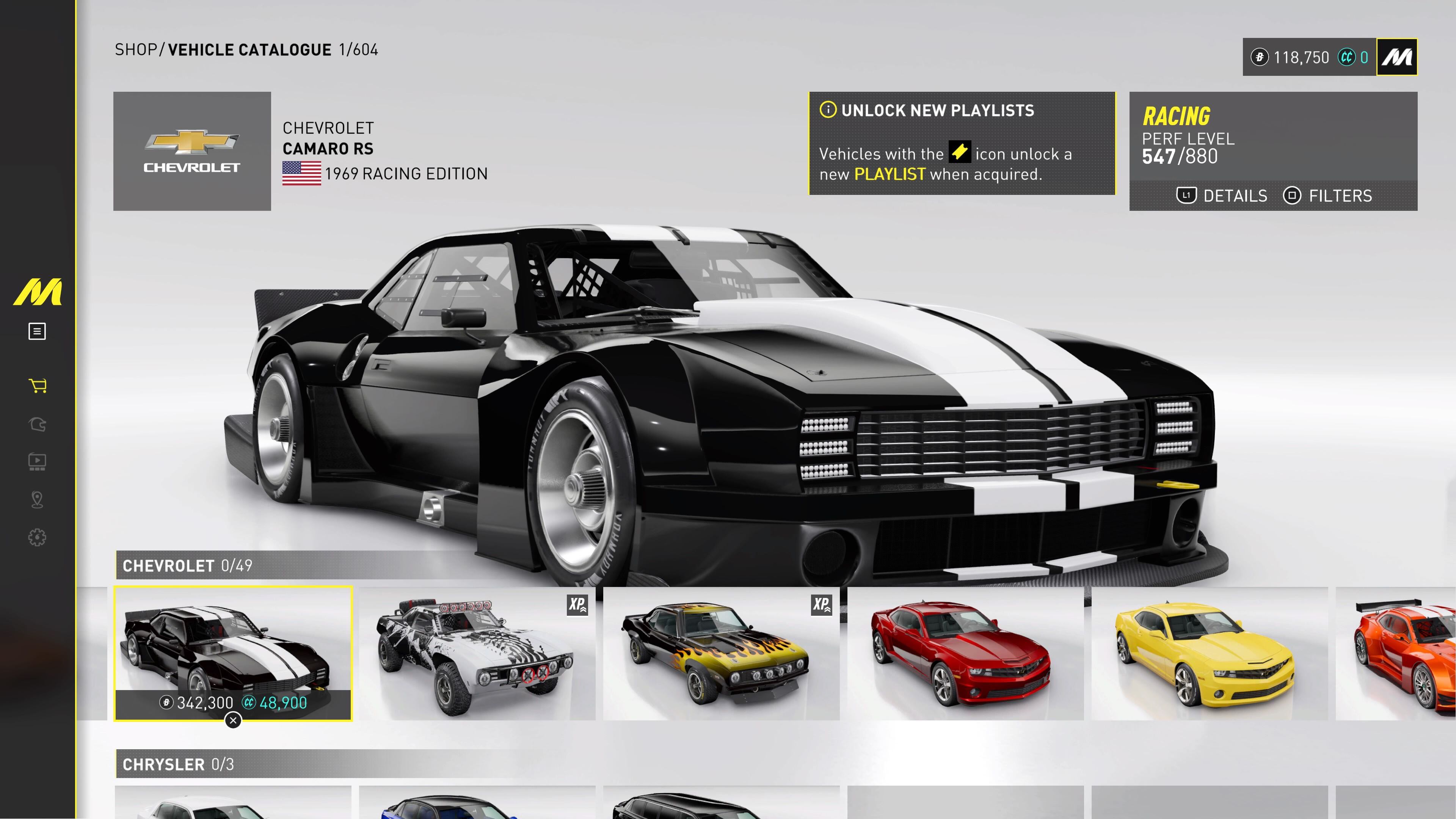Open vehicle Details panel
The height and width of the screenshot is (819, 1456).
(1222, 196)
